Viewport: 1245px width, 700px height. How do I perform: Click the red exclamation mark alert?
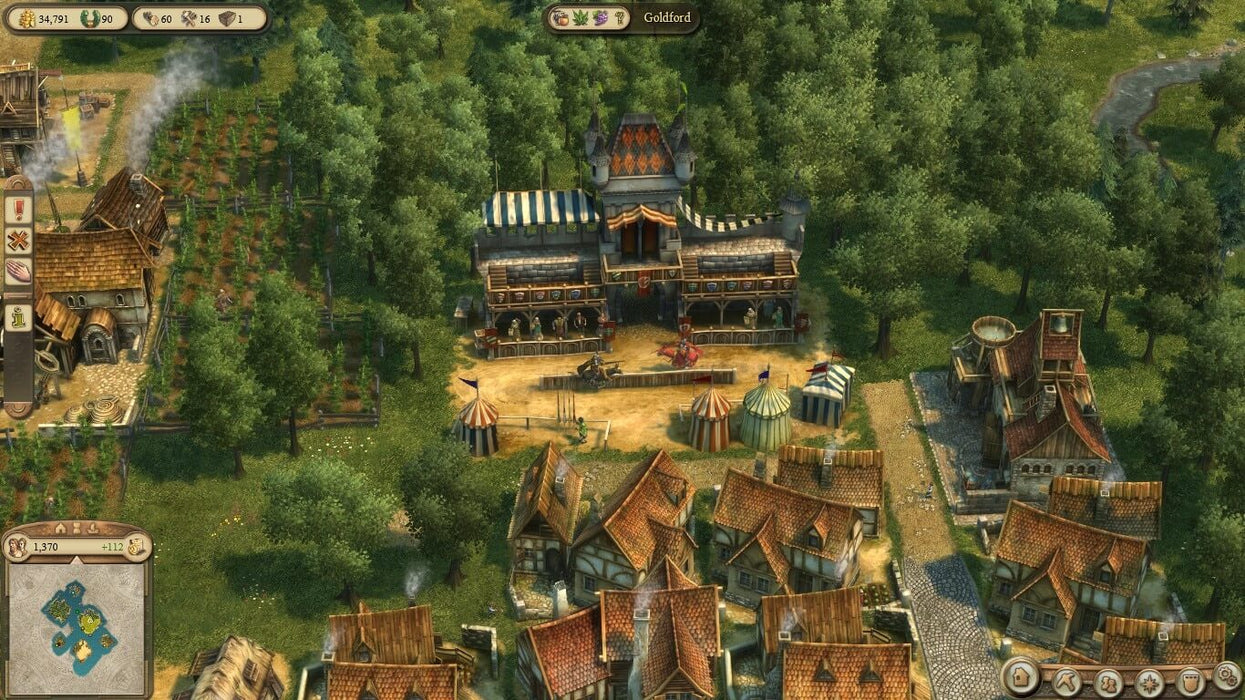coord(18,209)
